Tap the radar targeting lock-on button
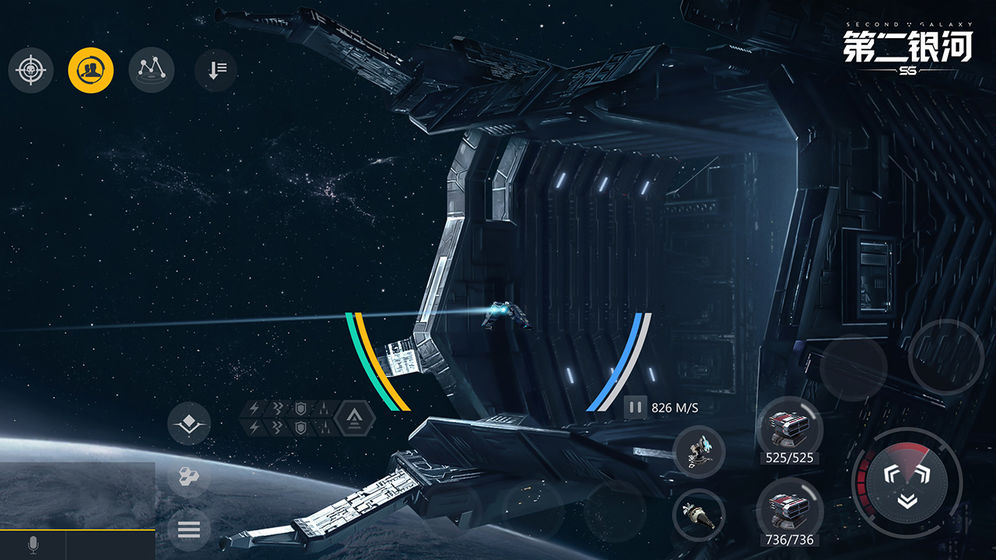This screenshot has width=996, height=560. [906, 482]
